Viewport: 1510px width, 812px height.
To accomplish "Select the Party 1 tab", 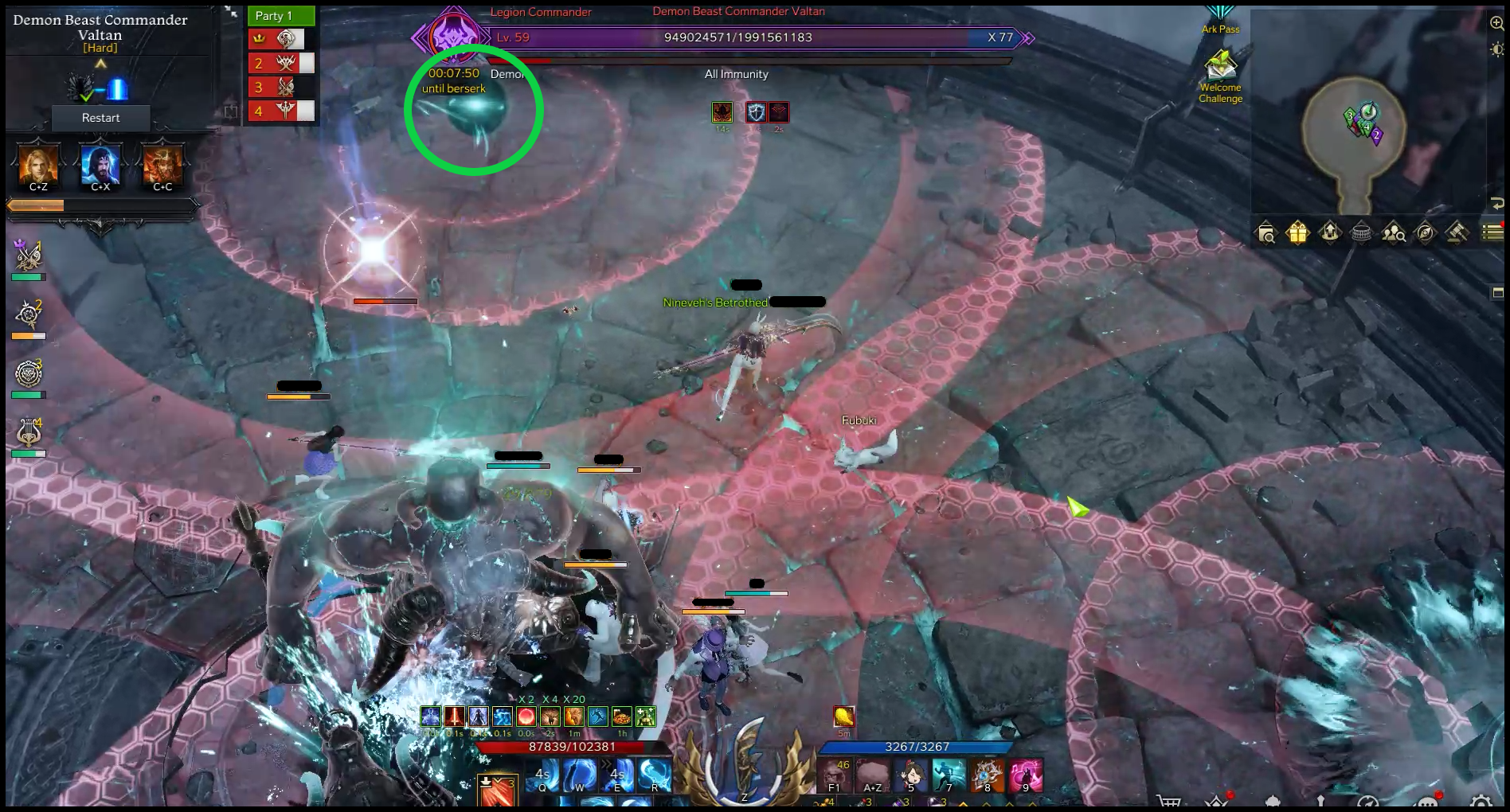I will click(281, 16).
